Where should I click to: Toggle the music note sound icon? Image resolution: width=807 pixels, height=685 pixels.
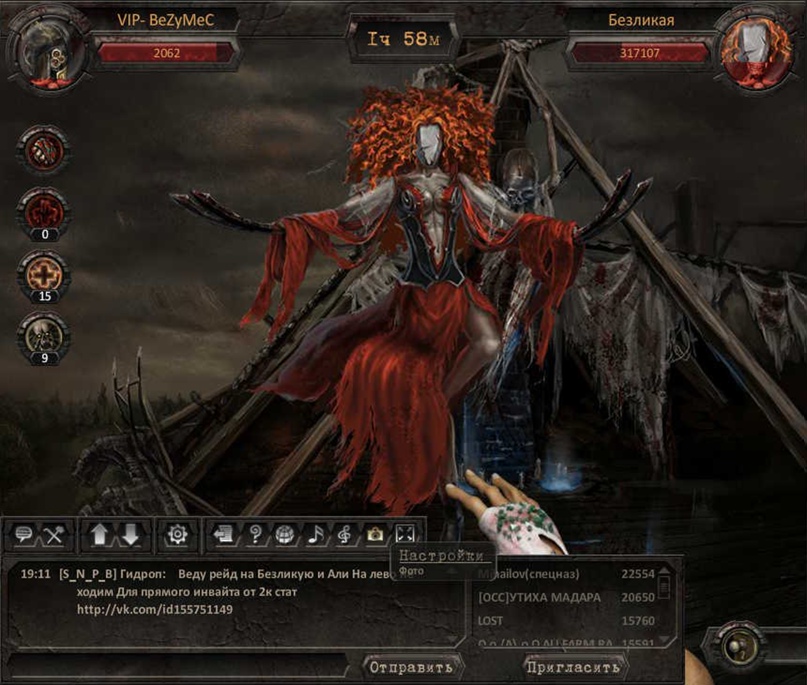tap(315, 535)
